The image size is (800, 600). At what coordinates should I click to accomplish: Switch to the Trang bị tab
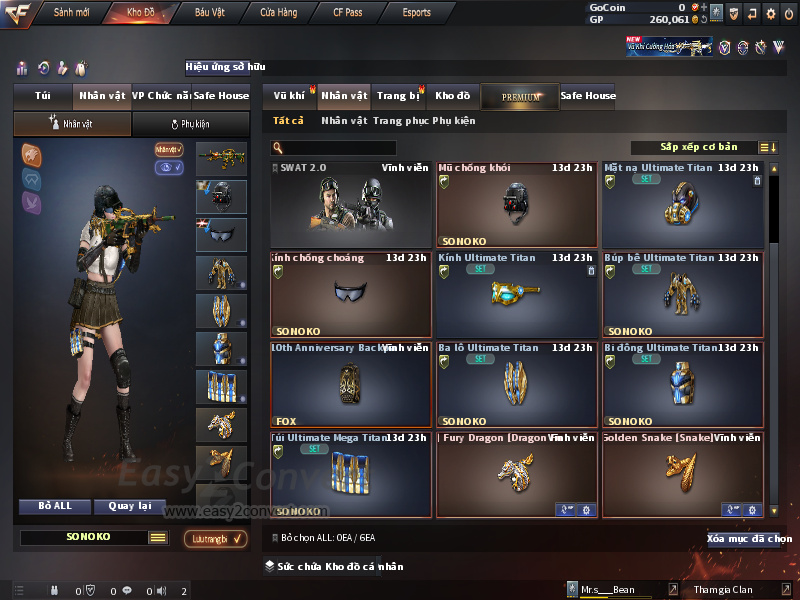398,96
